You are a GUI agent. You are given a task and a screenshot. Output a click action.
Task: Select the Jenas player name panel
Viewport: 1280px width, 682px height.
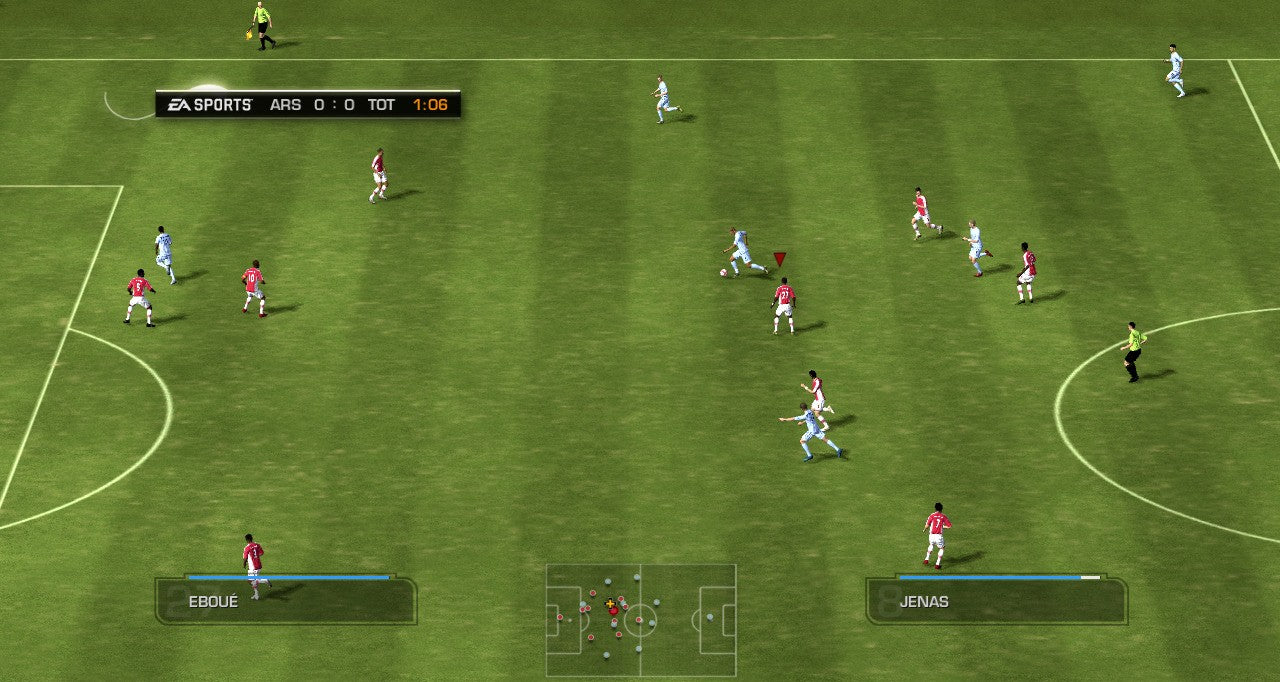pos(996,601)
